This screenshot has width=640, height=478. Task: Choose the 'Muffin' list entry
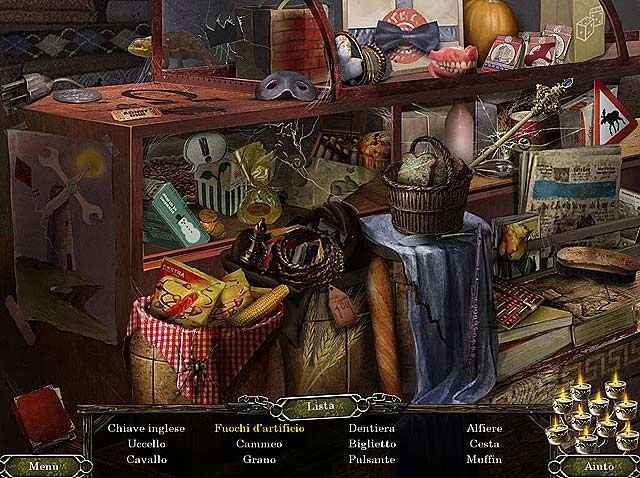point(484,460)
